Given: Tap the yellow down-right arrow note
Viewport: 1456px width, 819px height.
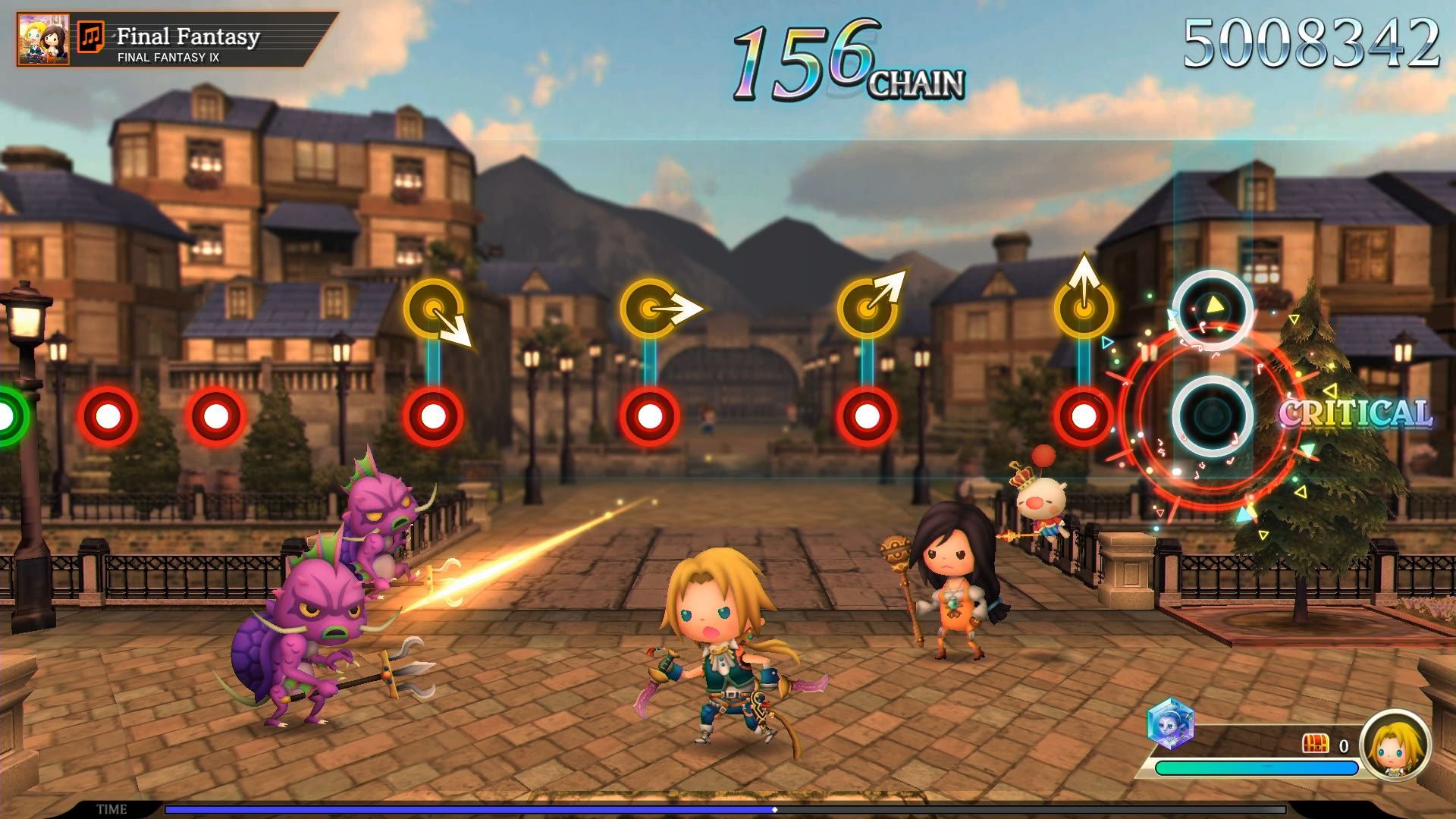Looking at the screenshot, I should pos(434,309).
